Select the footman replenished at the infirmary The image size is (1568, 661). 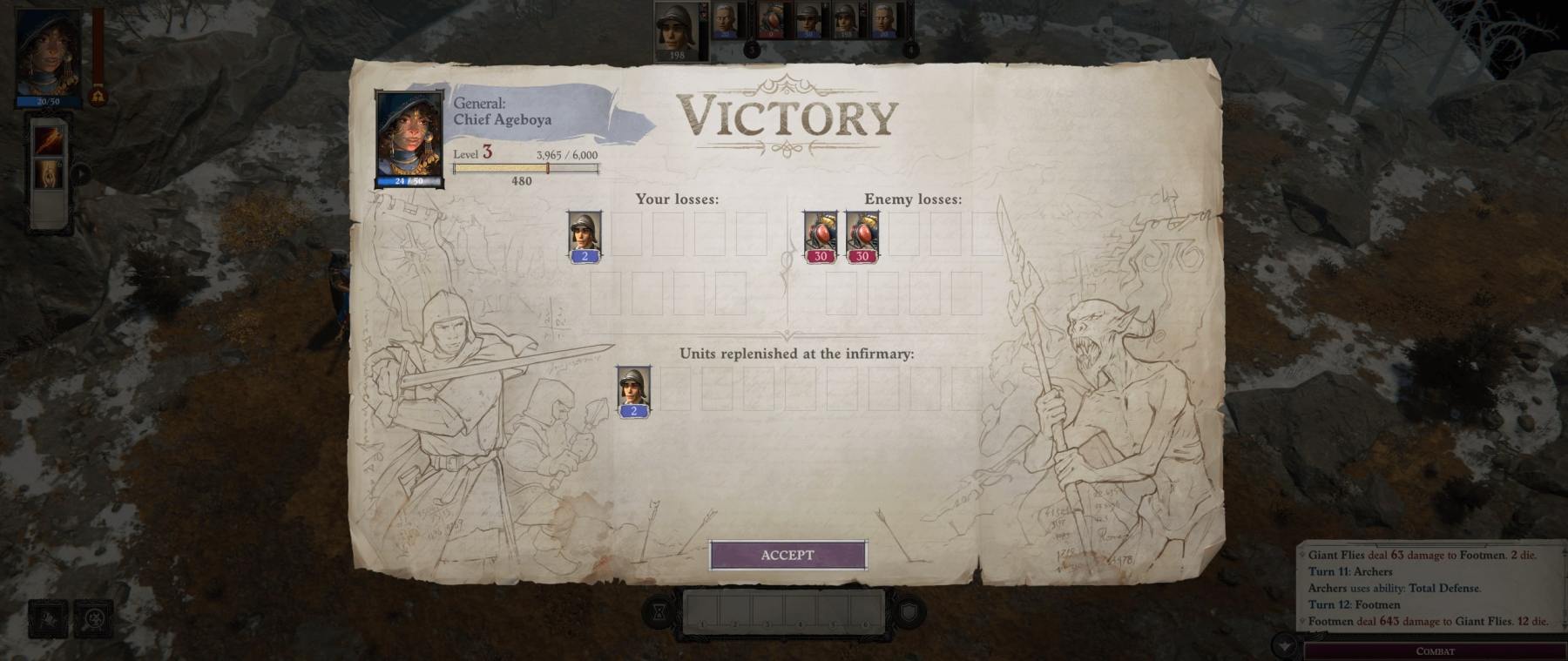coord(633,391)
